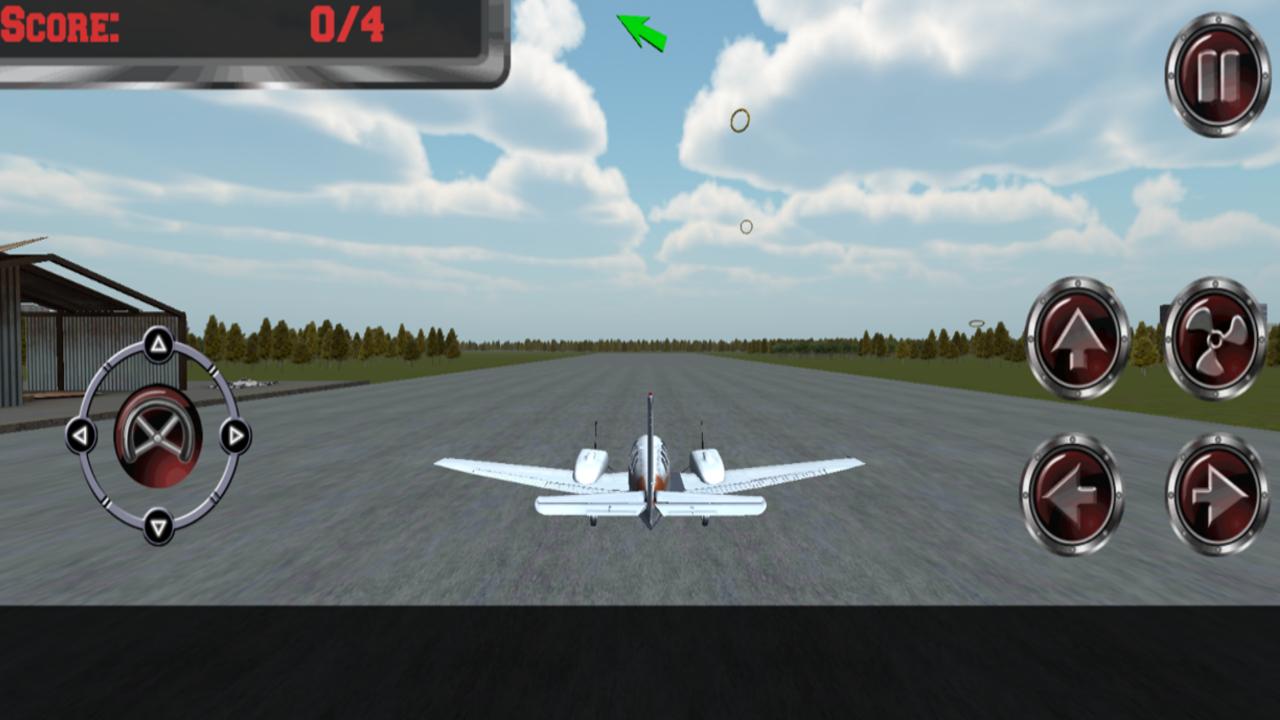Tap the left turn arrow button

click(1075, 492)
